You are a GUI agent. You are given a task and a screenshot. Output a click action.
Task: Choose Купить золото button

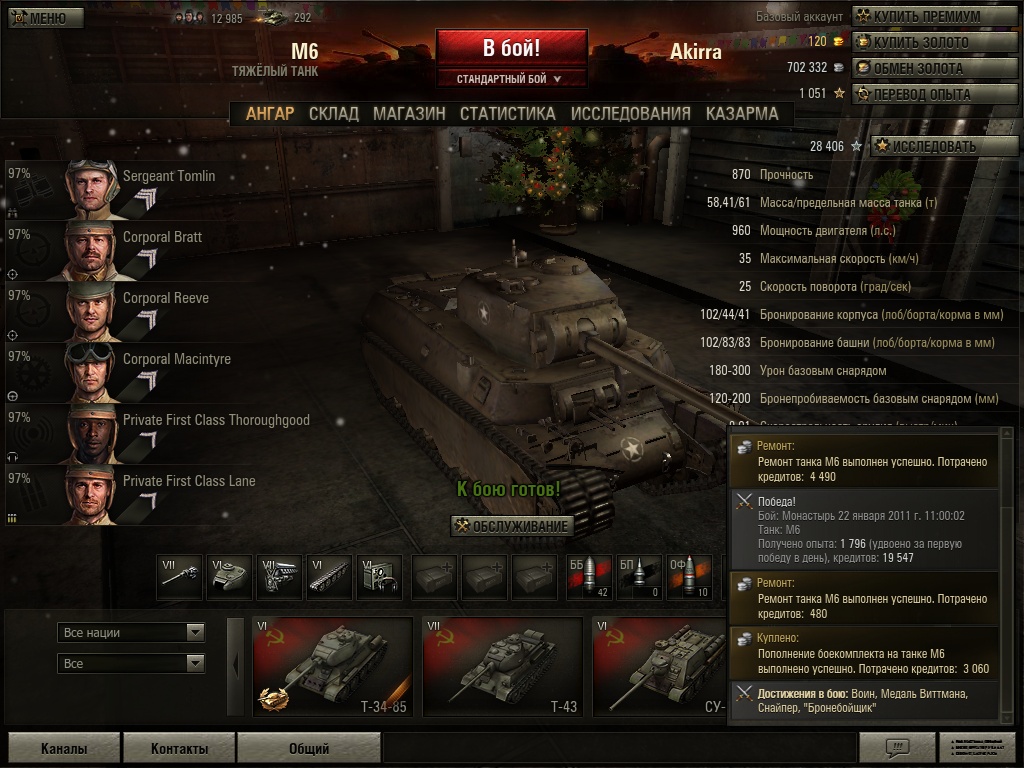(x=926, y=43)
